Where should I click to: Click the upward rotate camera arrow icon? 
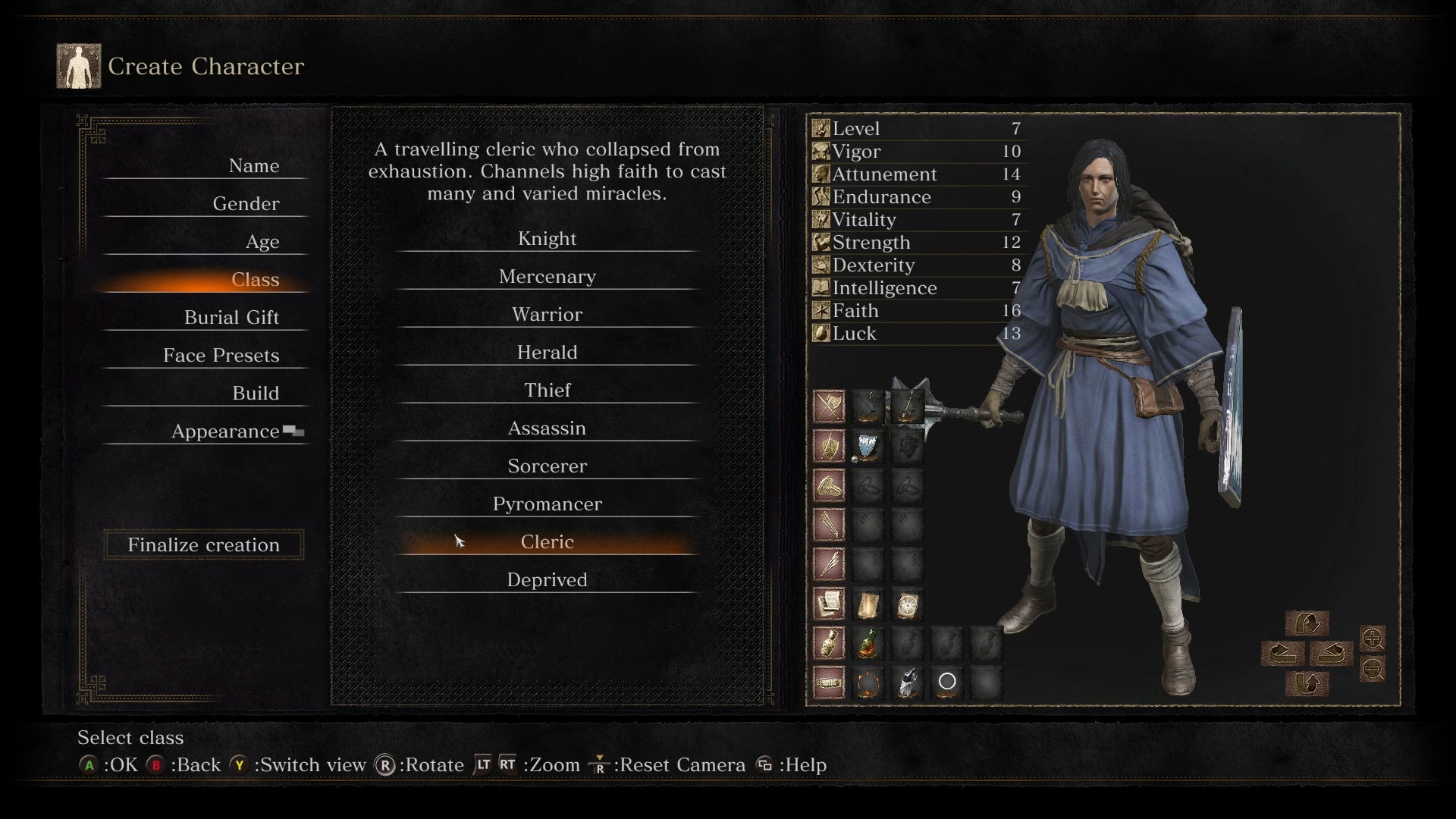1308,623
